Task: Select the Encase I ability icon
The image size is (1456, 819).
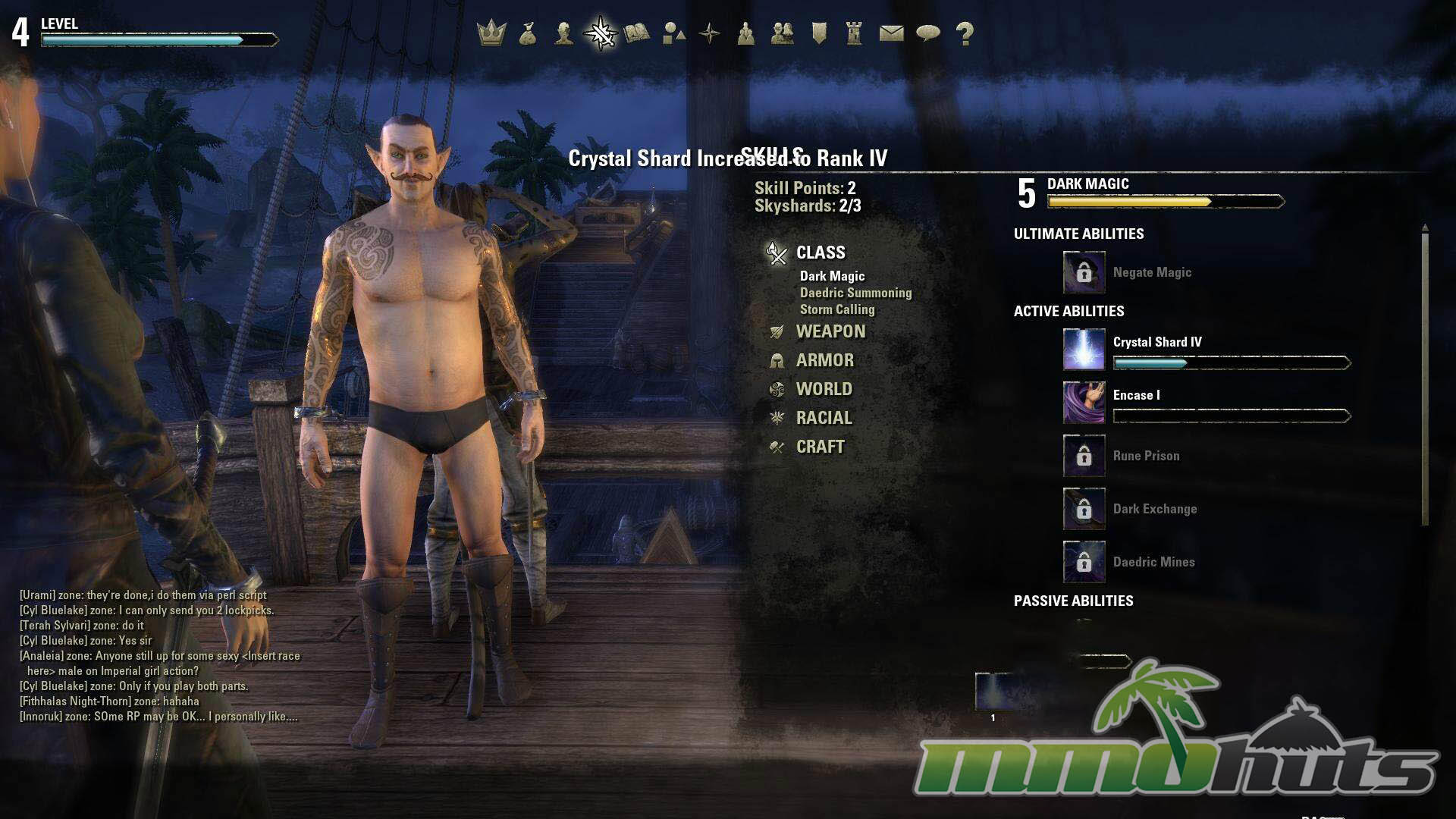Action: coord(1084,402)
